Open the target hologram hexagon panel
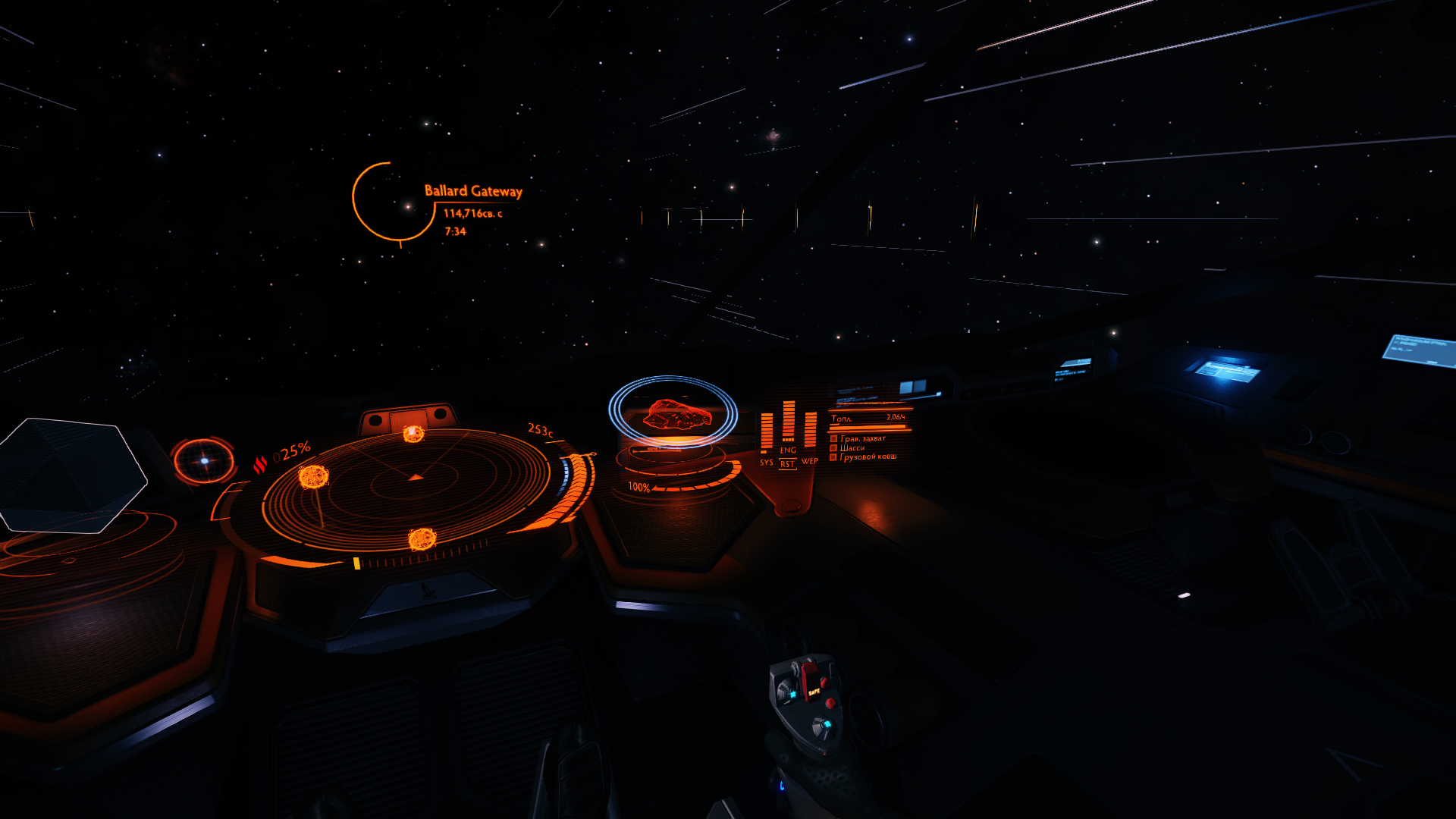The height and width of the screenshot is (819, 1456). click(x=72, y=475)
